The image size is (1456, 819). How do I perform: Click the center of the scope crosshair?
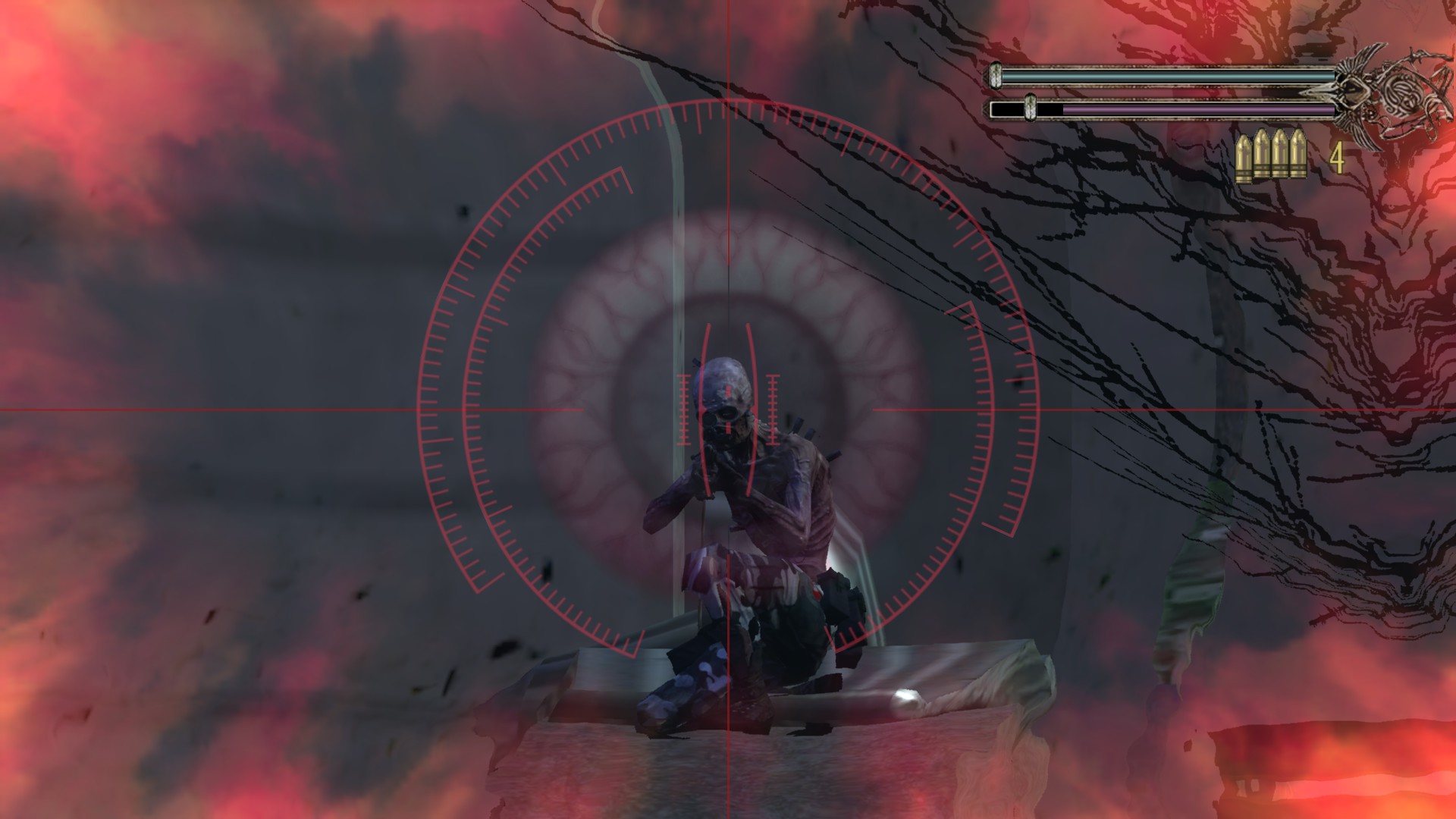728,409
